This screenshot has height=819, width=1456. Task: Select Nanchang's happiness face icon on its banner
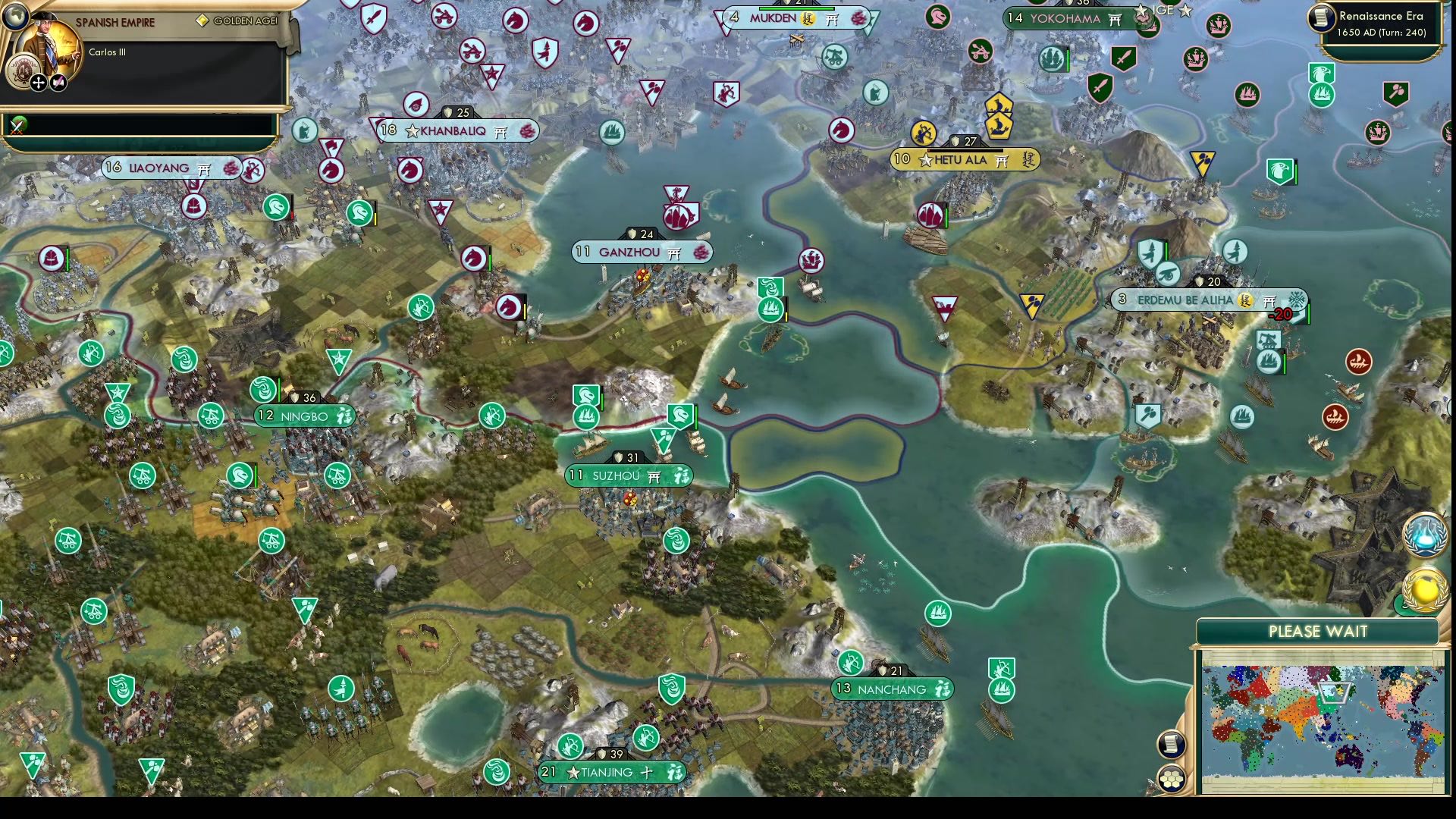942,689
